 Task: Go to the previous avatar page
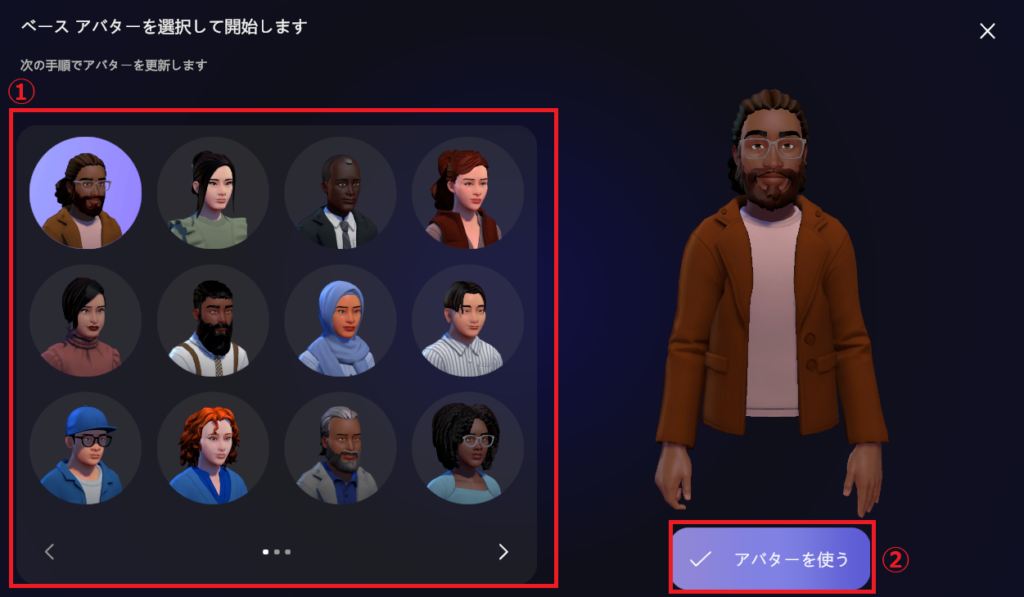50,552
